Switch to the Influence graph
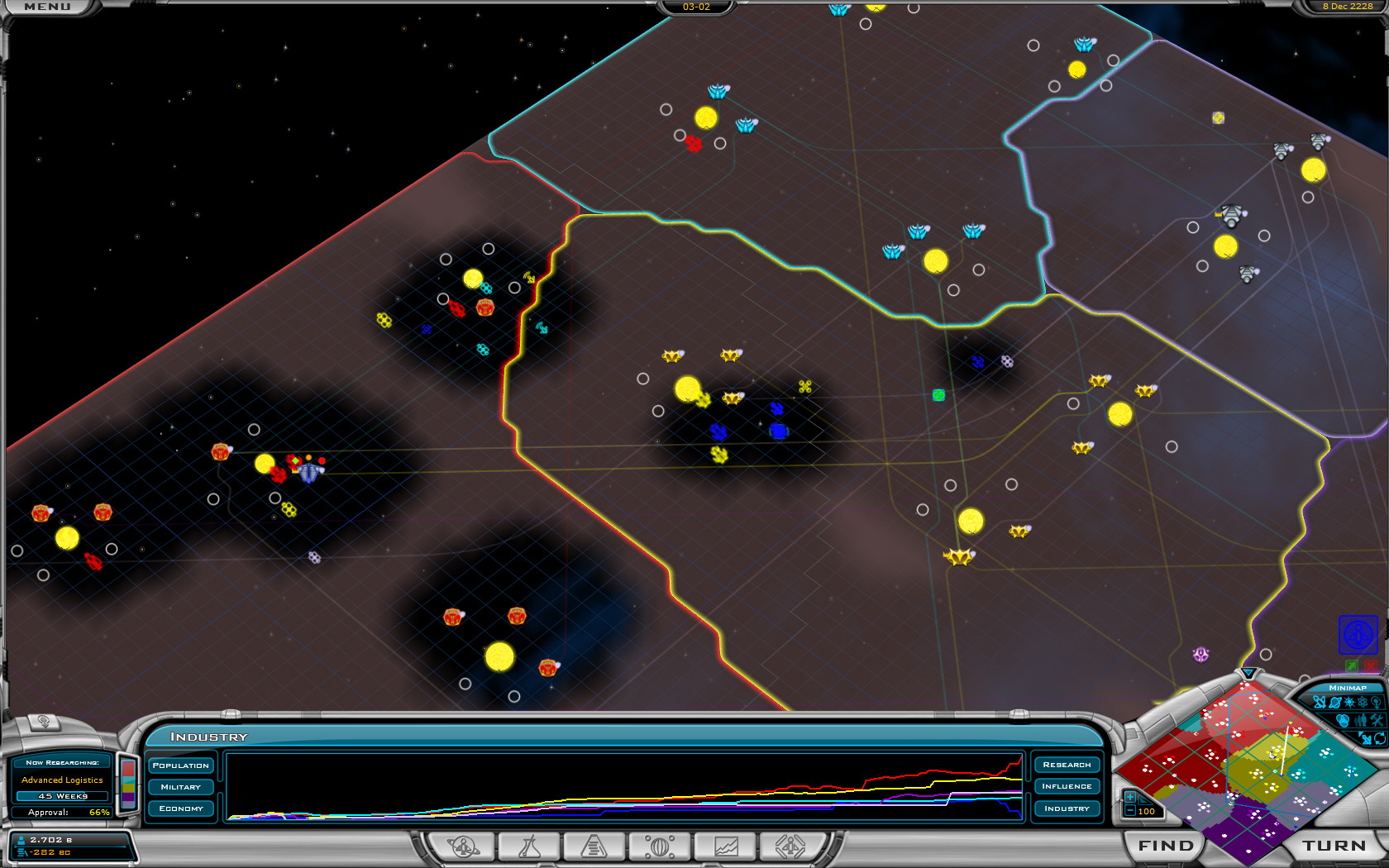Viewport: 1389px width, 868px height. tap(1067, 786)
